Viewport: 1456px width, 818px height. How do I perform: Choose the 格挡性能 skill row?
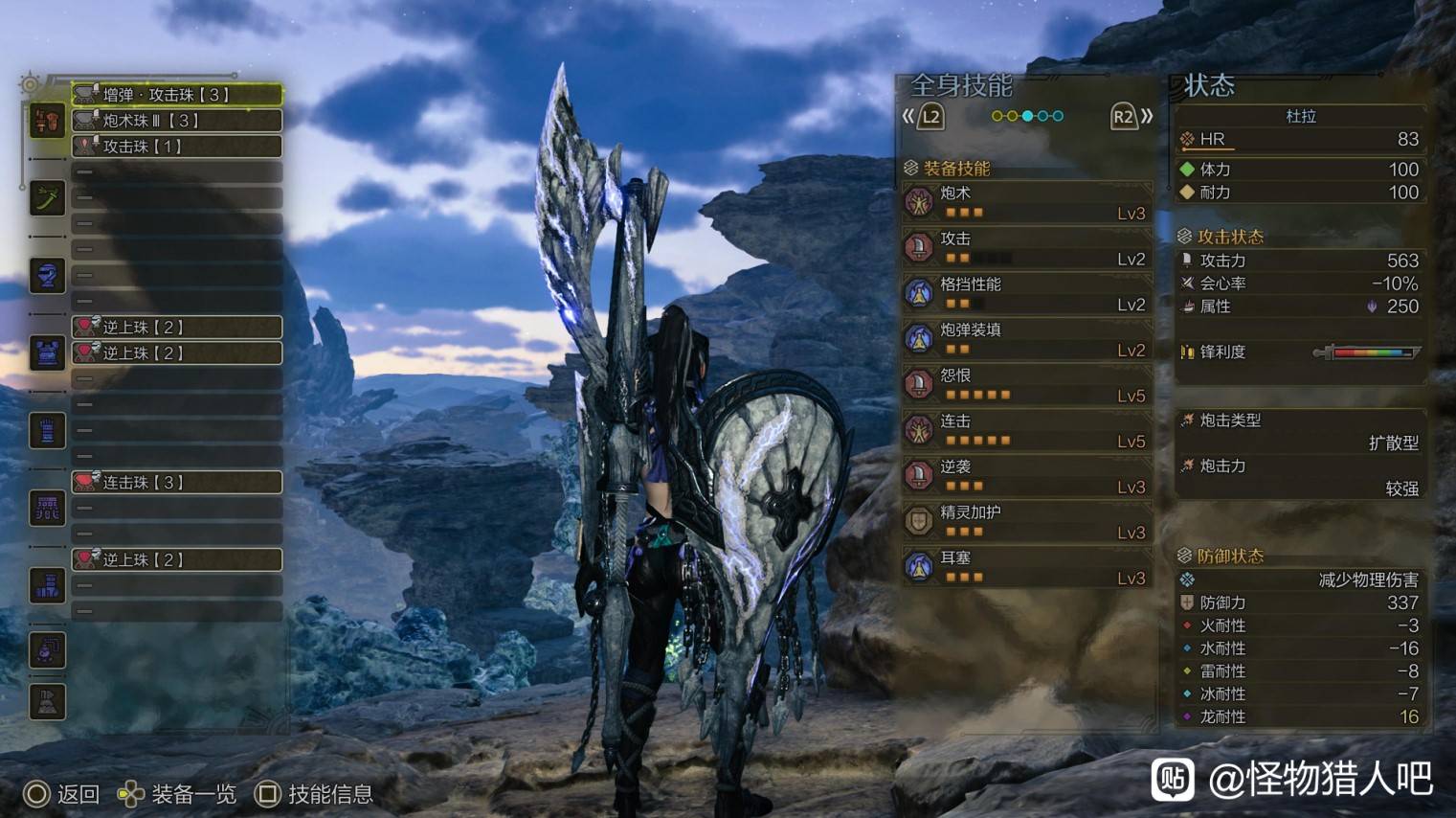[1026, 293]
